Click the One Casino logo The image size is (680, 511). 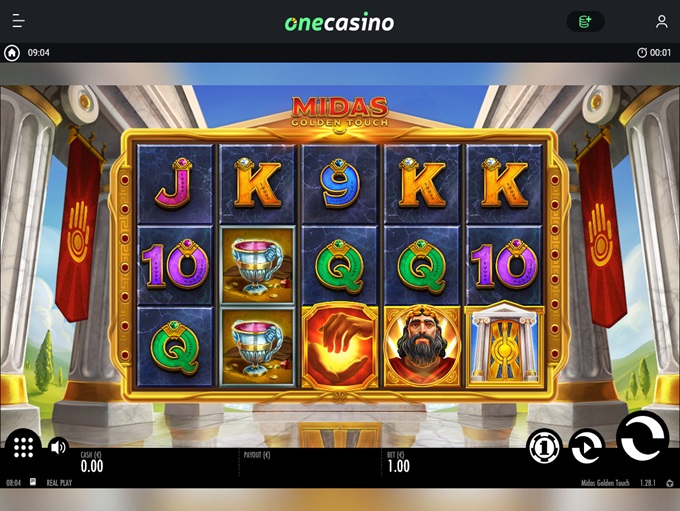coord(339,22)
